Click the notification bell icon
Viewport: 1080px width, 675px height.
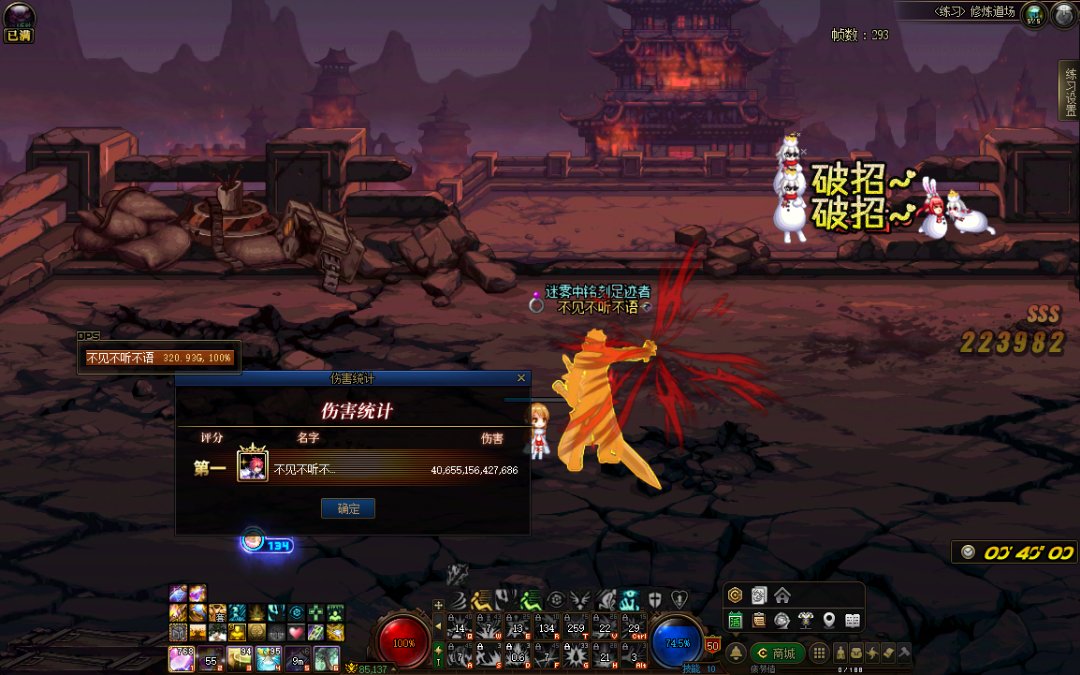736,653
